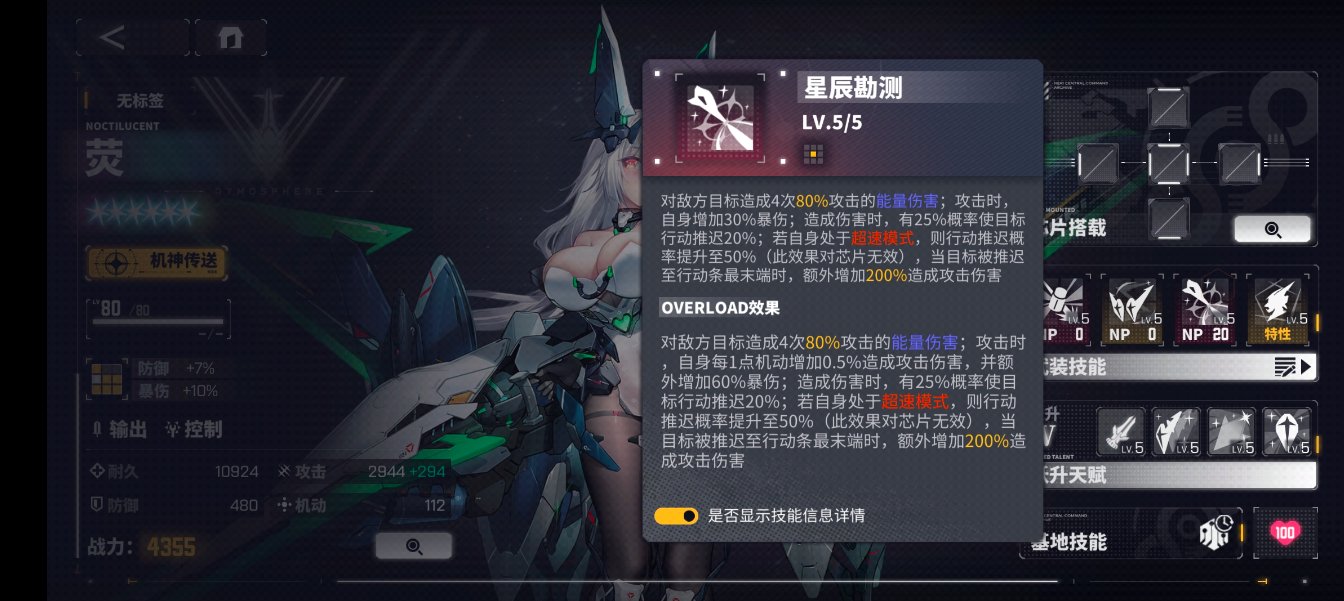1344x601 pixels.
Task: Select the sword talent icon
Action: (1121, 431)
